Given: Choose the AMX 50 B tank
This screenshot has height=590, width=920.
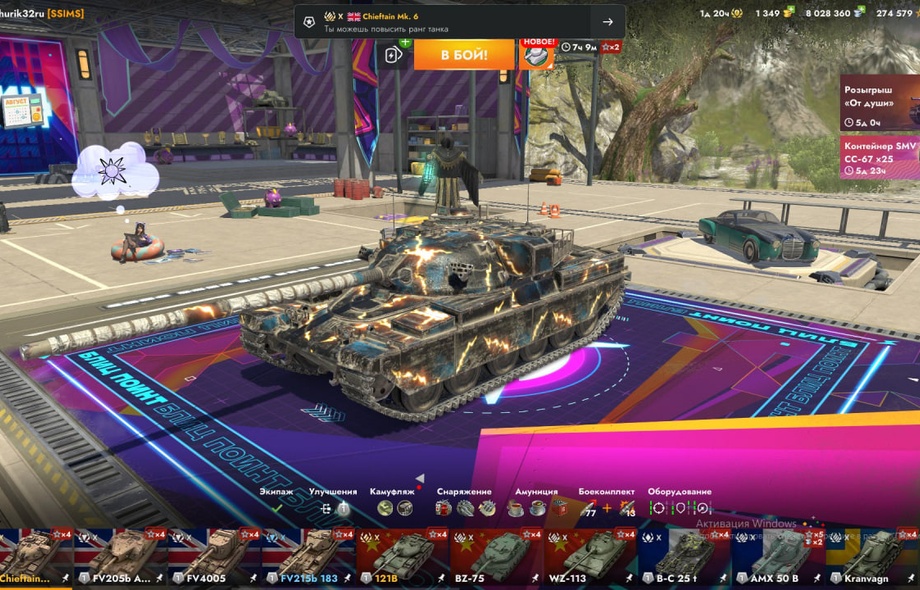Looking at the screenshot, I should 778,556.
